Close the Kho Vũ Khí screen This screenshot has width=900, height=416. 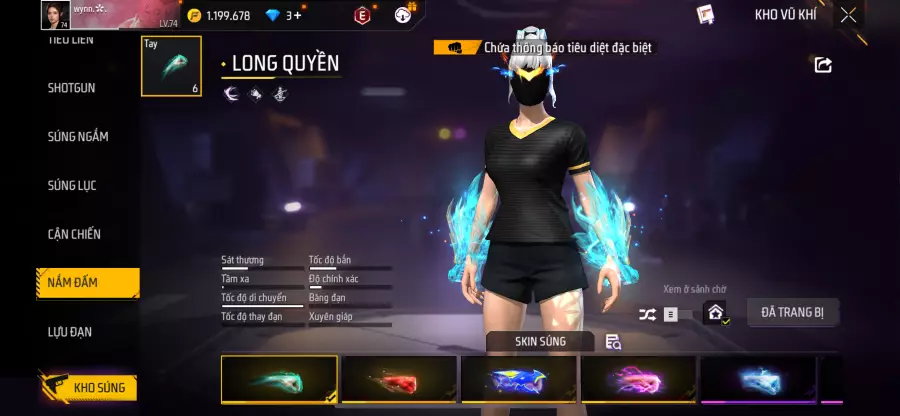848,15
